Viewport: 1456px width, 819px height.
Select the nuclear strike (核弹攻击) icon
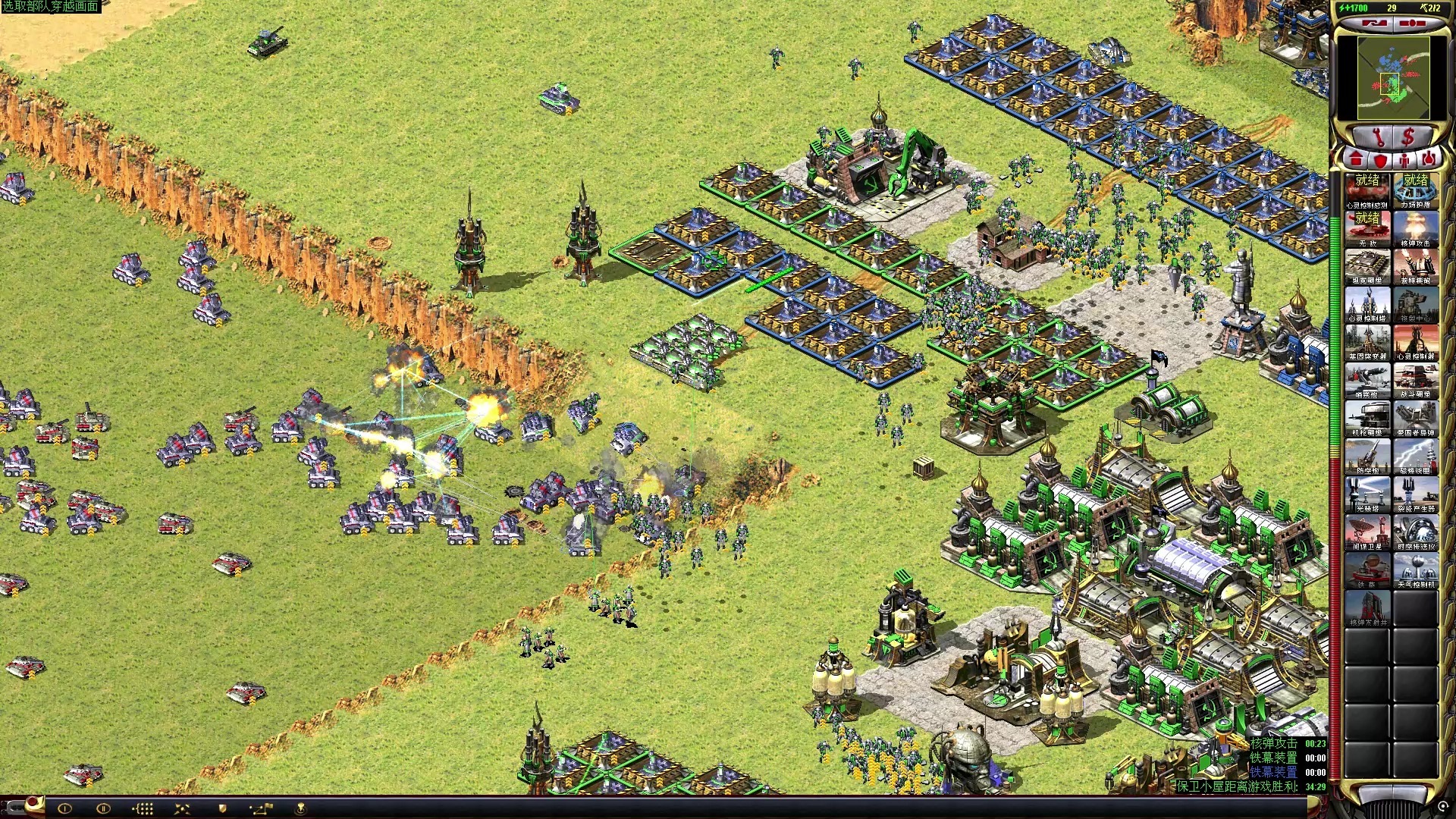pos(1415,229)
